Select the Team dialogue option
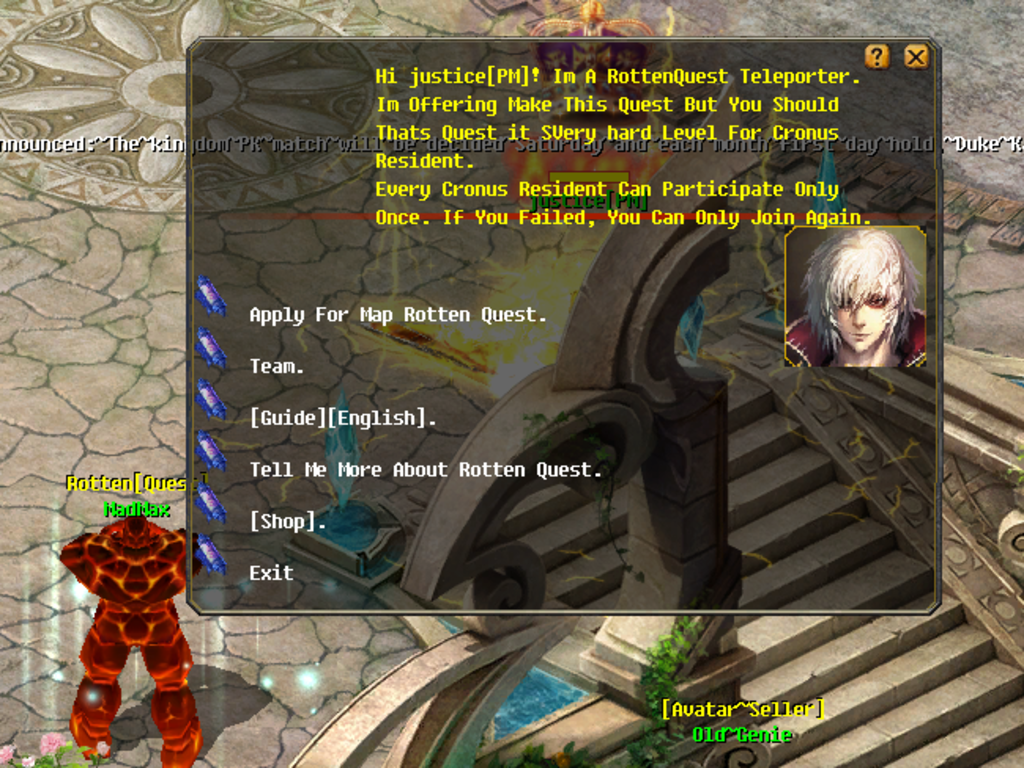The width and height of the screenshot is (1024, 768). tap(277, 366)
